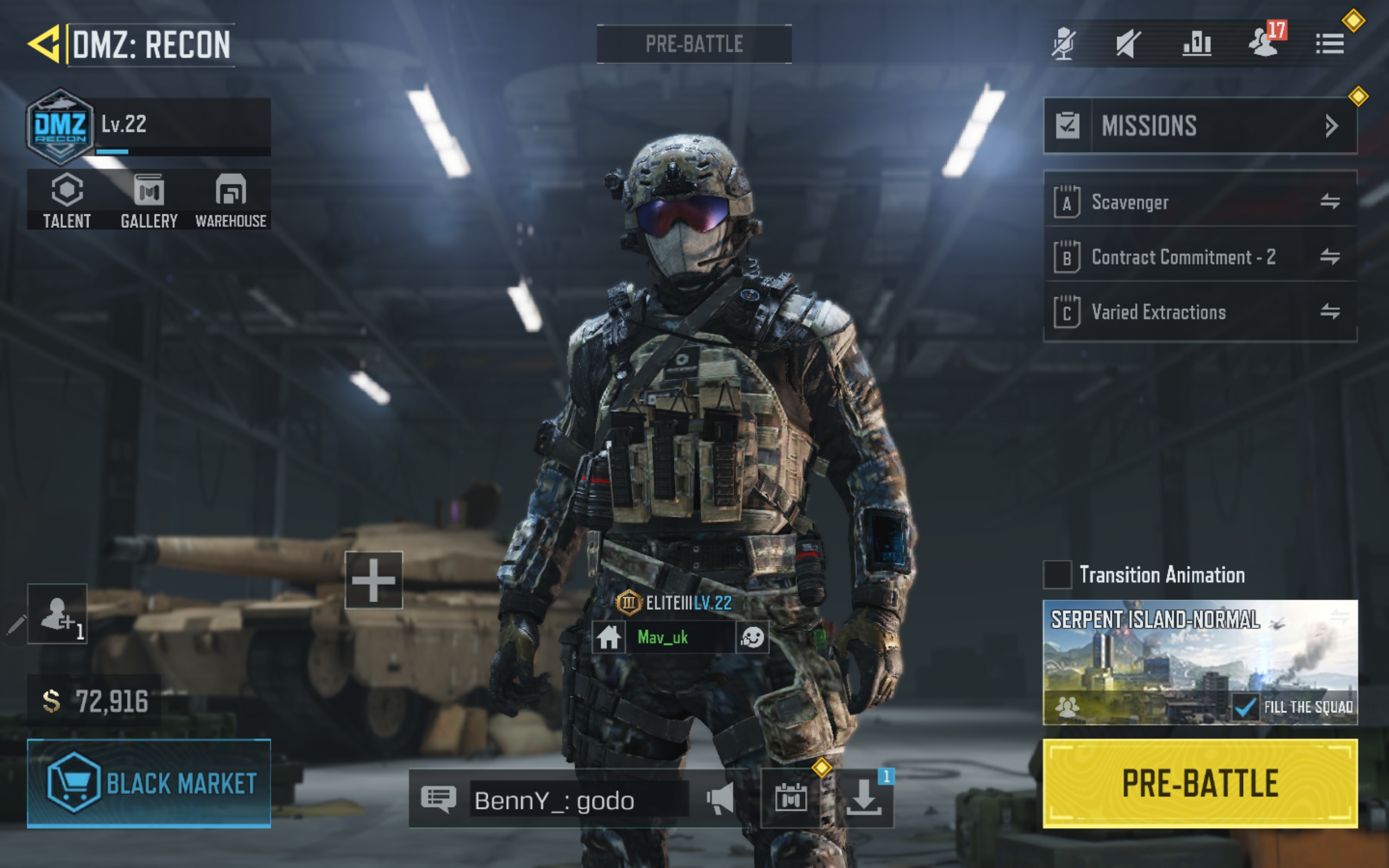This screenshot has height=868, width=1389.
Task: Add a squad member with plus slot
Action: 373,580
